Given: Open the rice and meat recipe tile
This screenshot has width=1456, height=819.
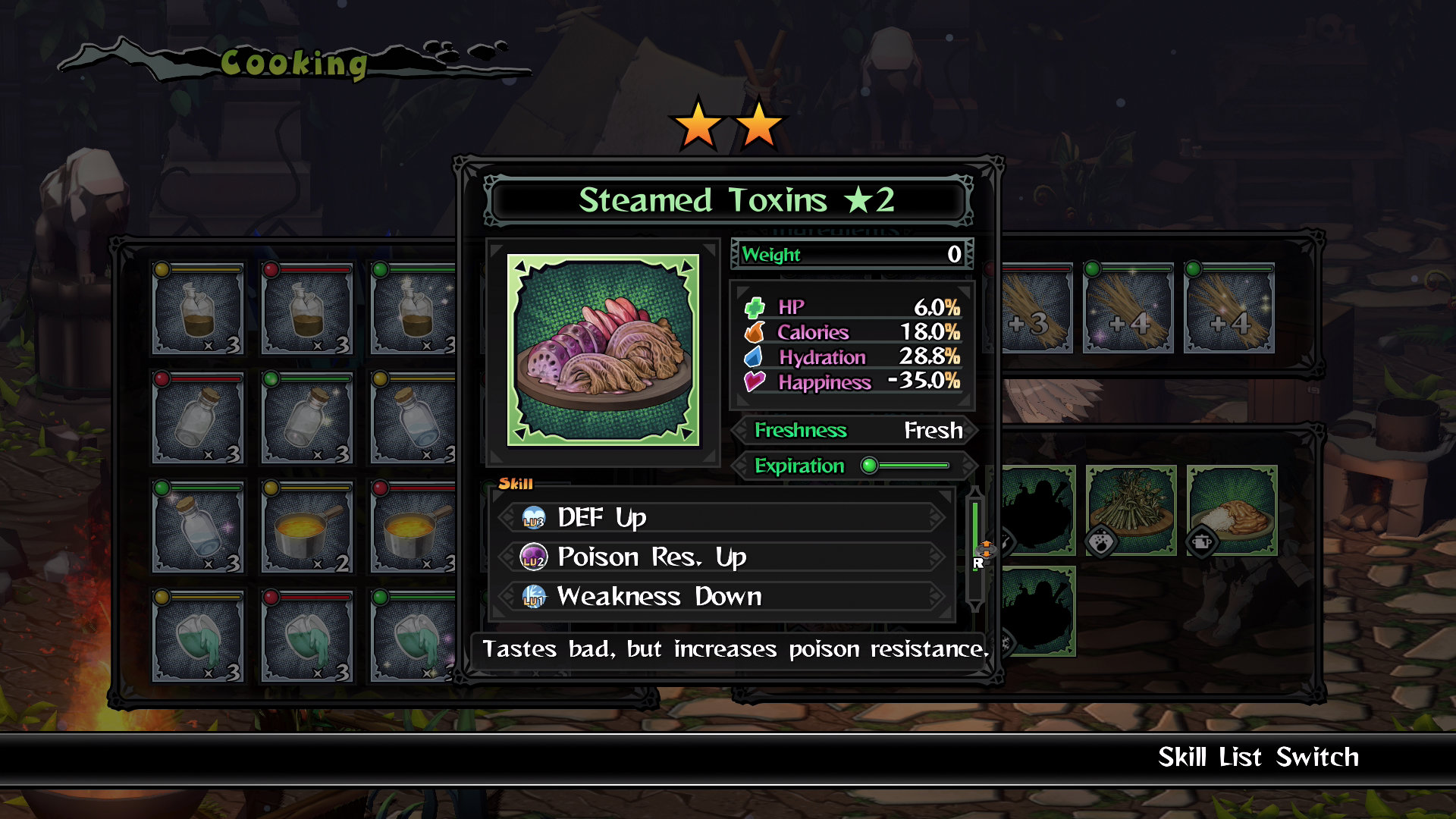Looking at the screenshot, I should [1232, 510].
